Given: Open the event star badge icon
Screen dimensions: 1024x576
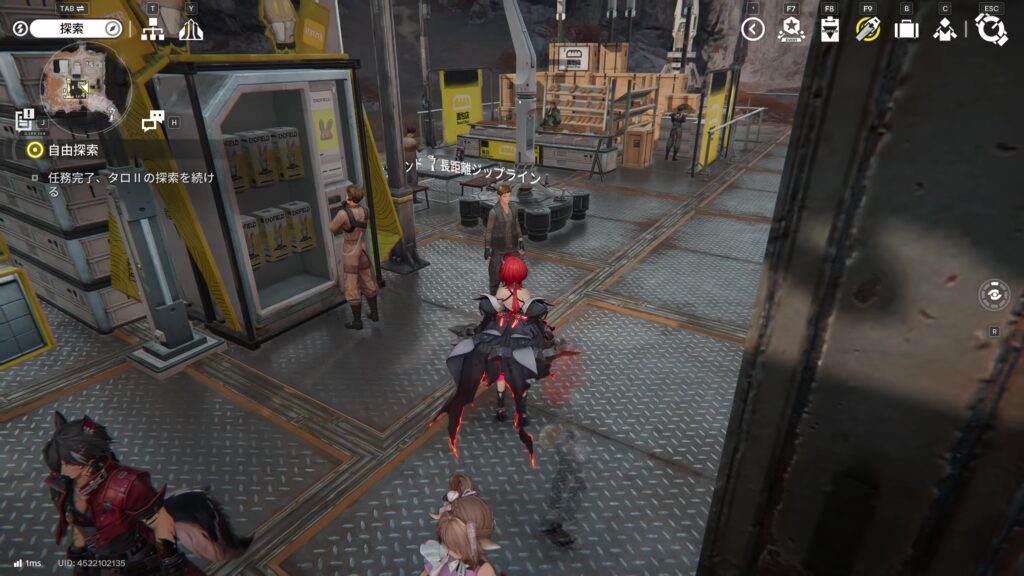Looking at the screenshot, I should 791,29.
